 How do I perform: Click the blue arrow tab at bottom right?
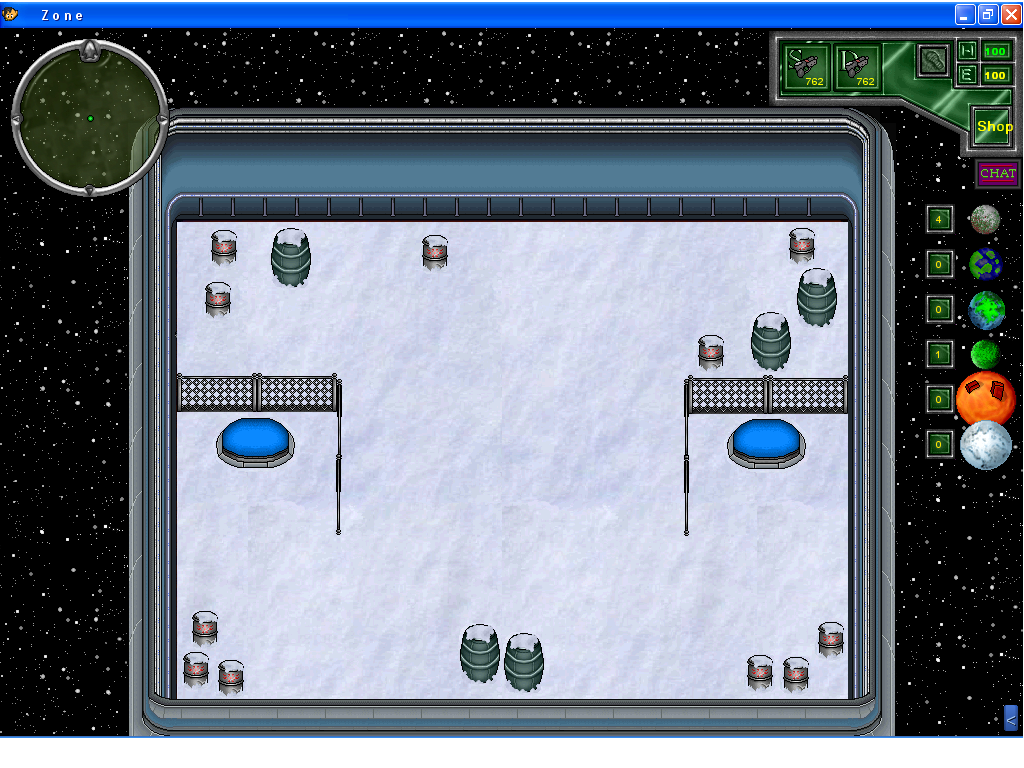click(x=1010, y=718)
